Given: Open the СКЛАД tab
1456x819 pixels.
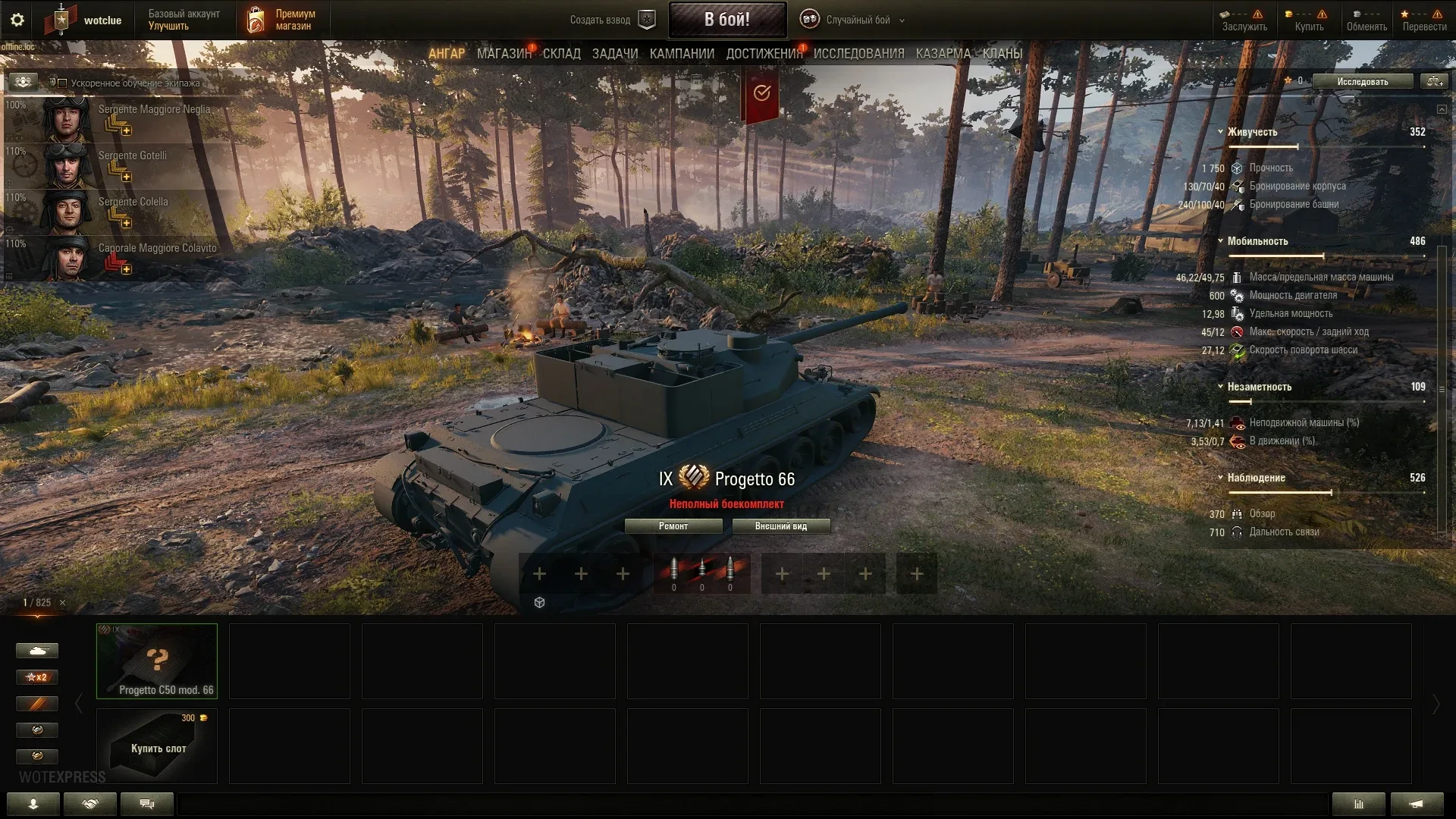Looking at the screenshot, I should click(561, 54).
